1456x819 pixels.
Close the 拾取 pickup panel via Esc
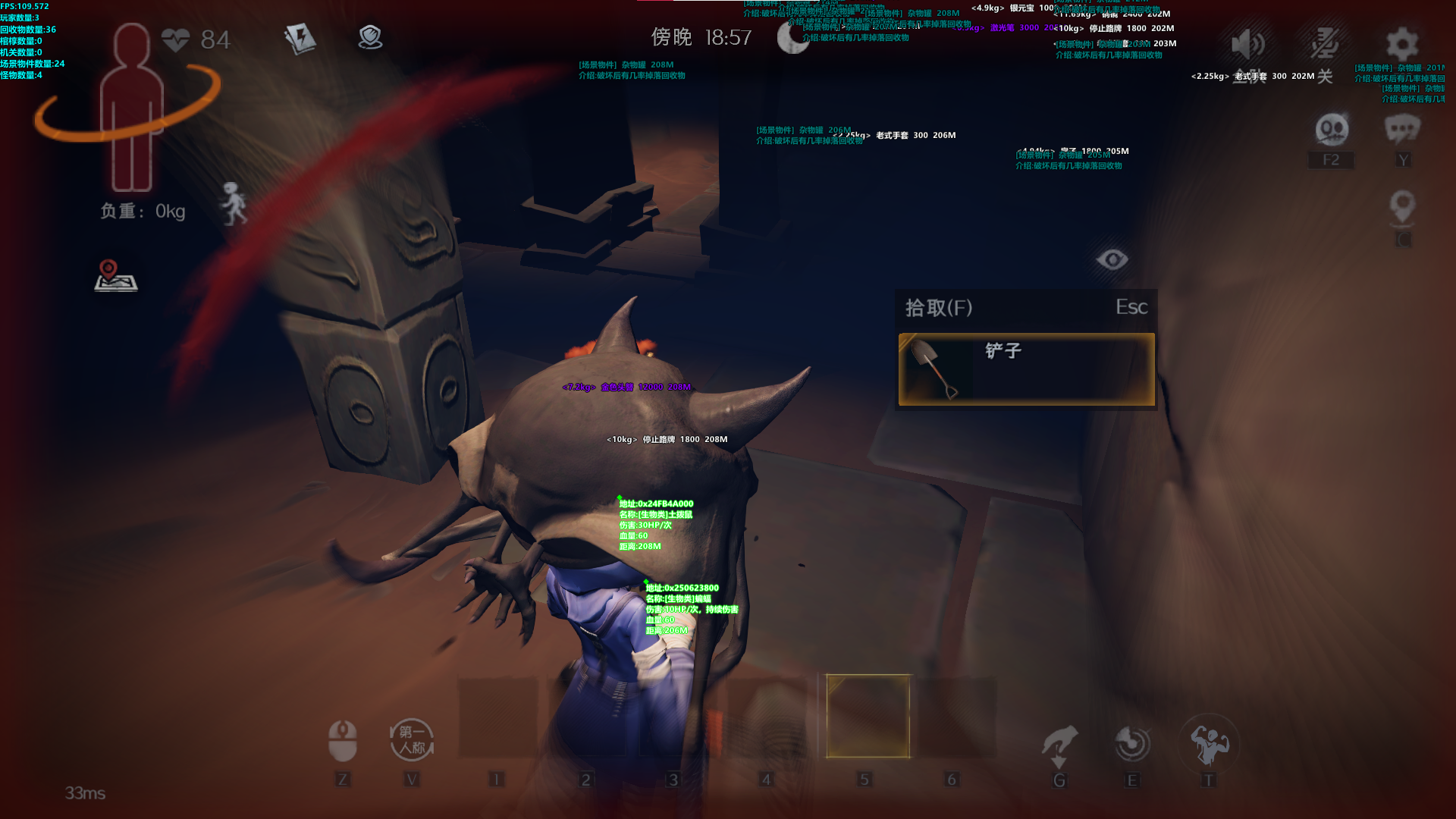[x=1131, y=307]
